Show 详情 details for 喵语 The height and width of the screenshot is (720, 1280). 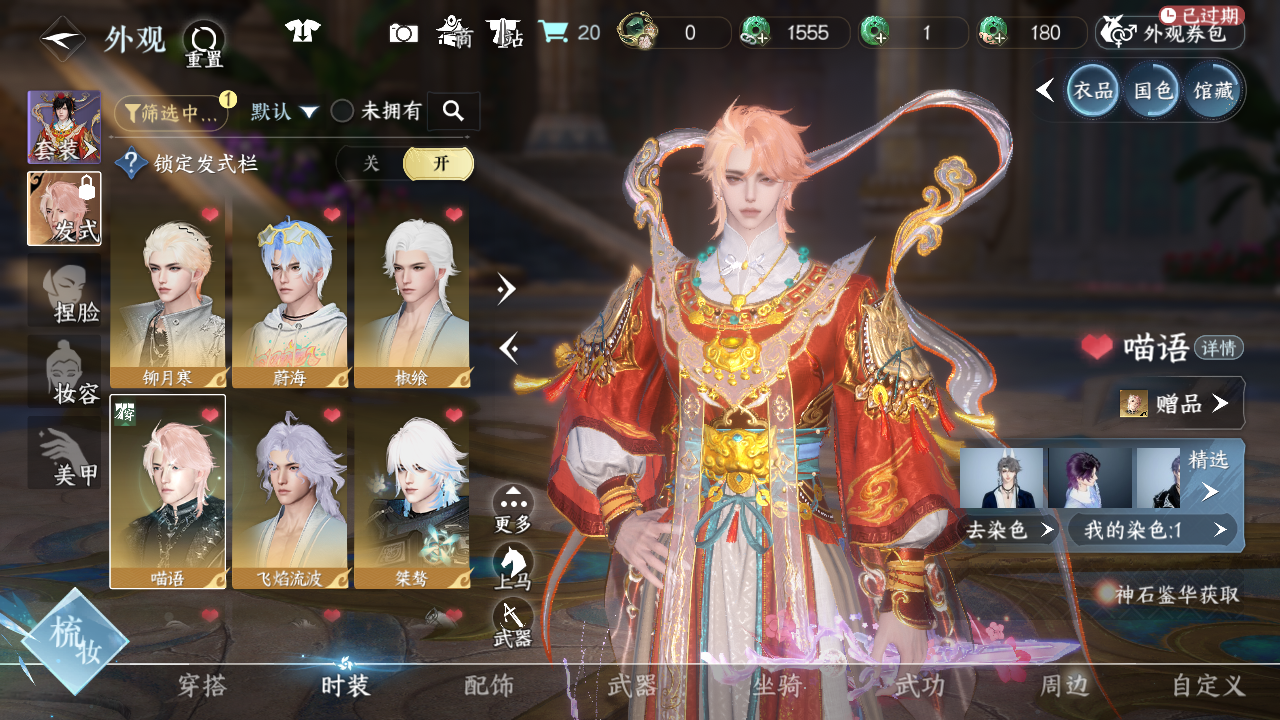[x=1219, y=348]
